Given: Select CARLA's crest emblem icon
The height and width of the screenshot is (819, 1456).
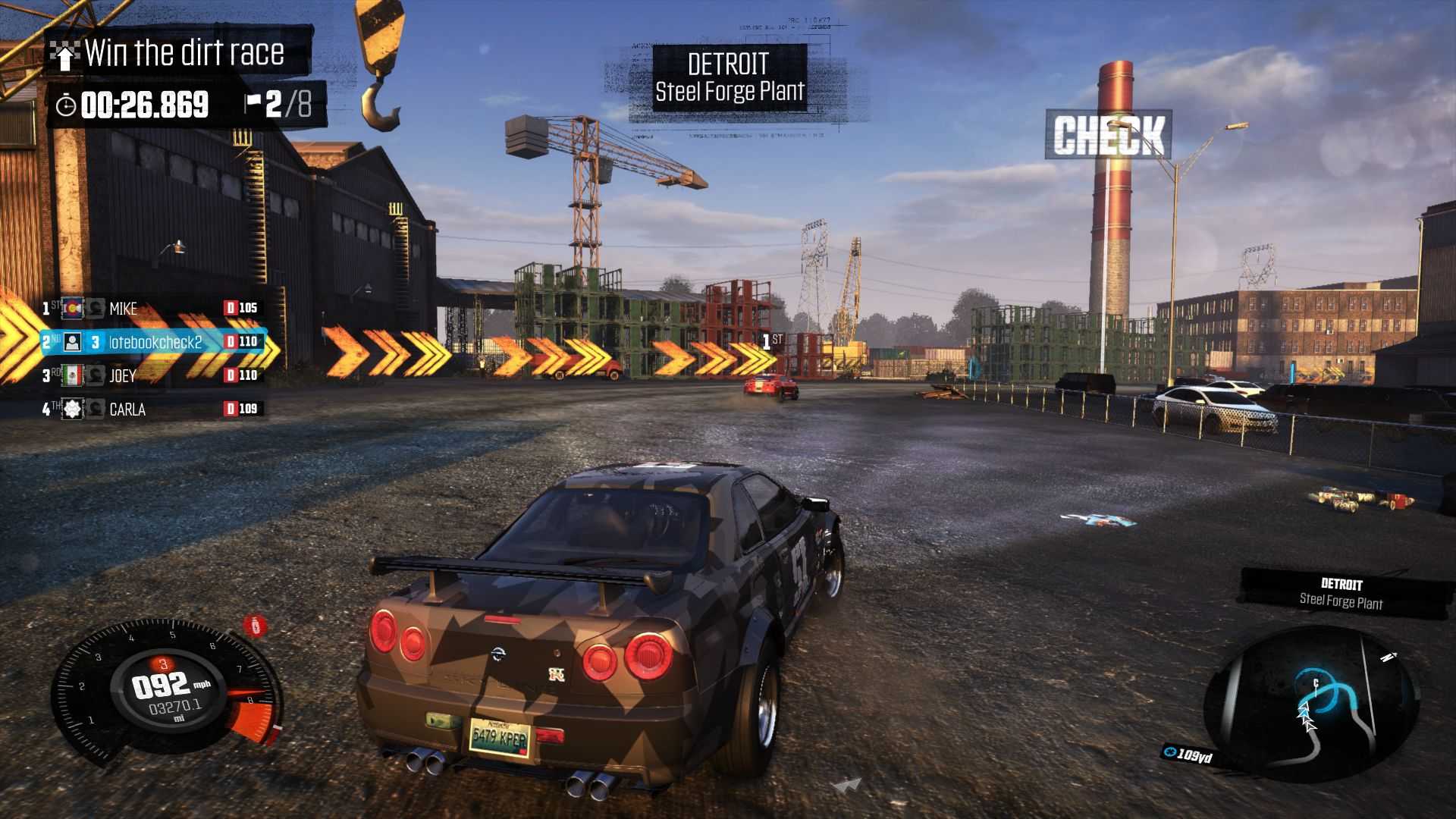Looking at the screenshot, I should point(74,409).
